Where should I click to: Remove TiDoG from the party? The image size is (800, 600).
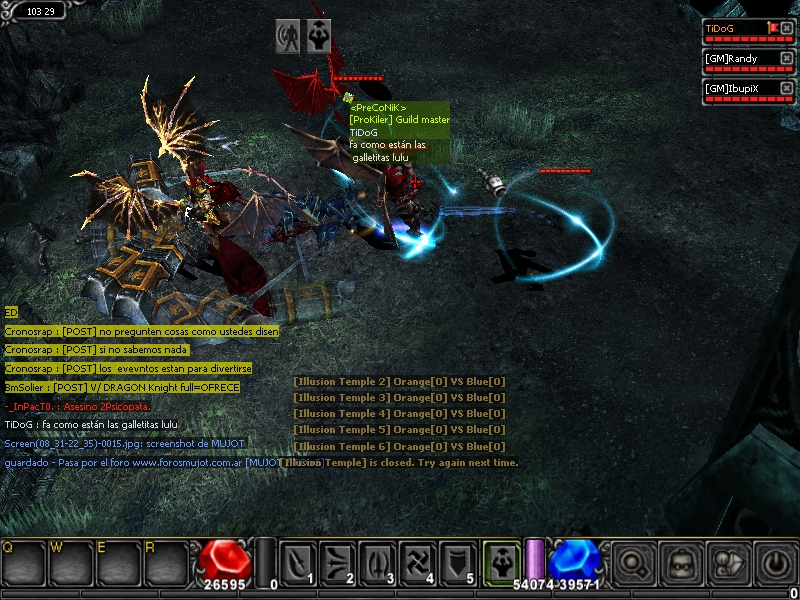click(787, 29)
